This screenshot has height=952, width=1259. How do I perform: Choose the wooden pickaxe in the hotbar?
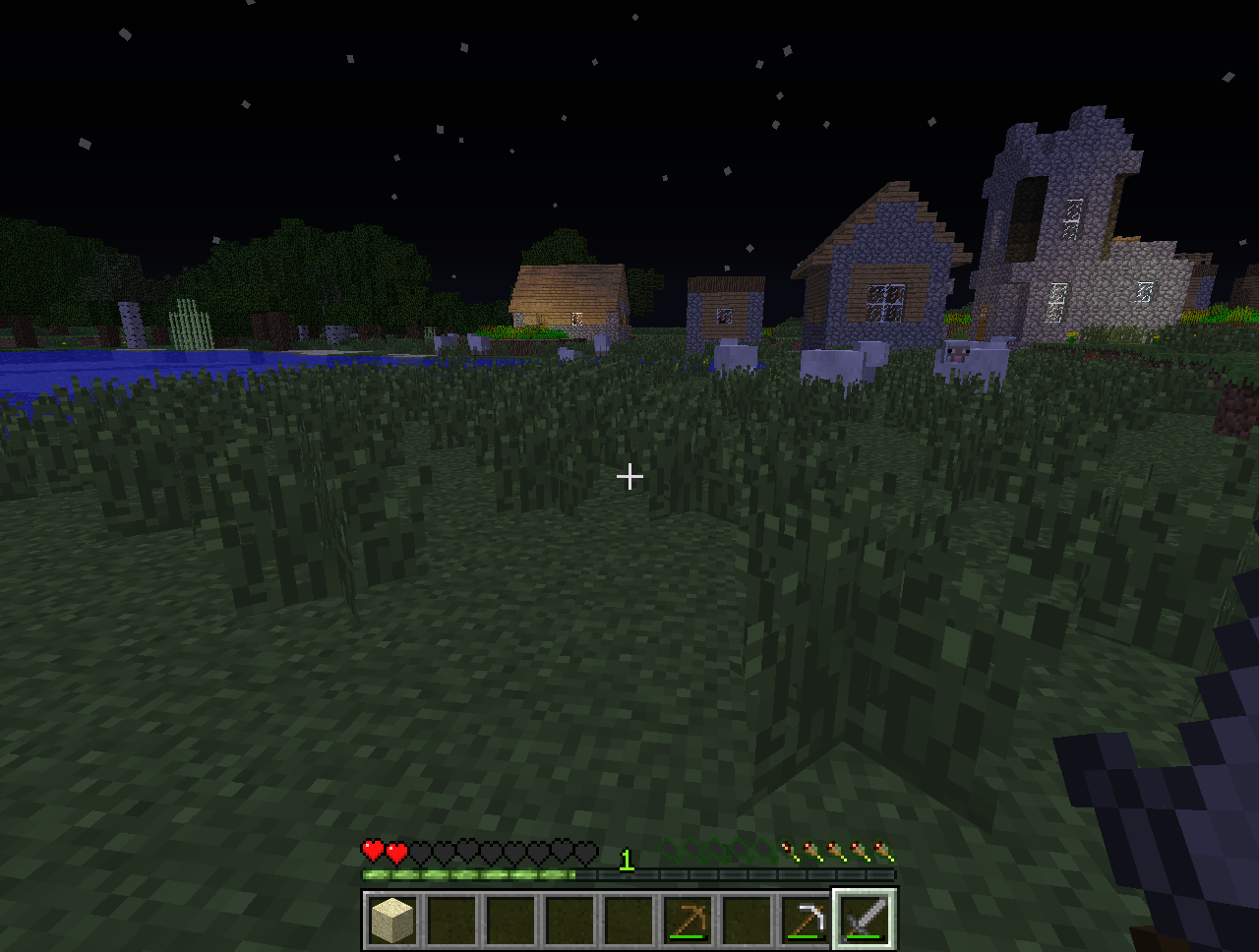click(688, 922)
